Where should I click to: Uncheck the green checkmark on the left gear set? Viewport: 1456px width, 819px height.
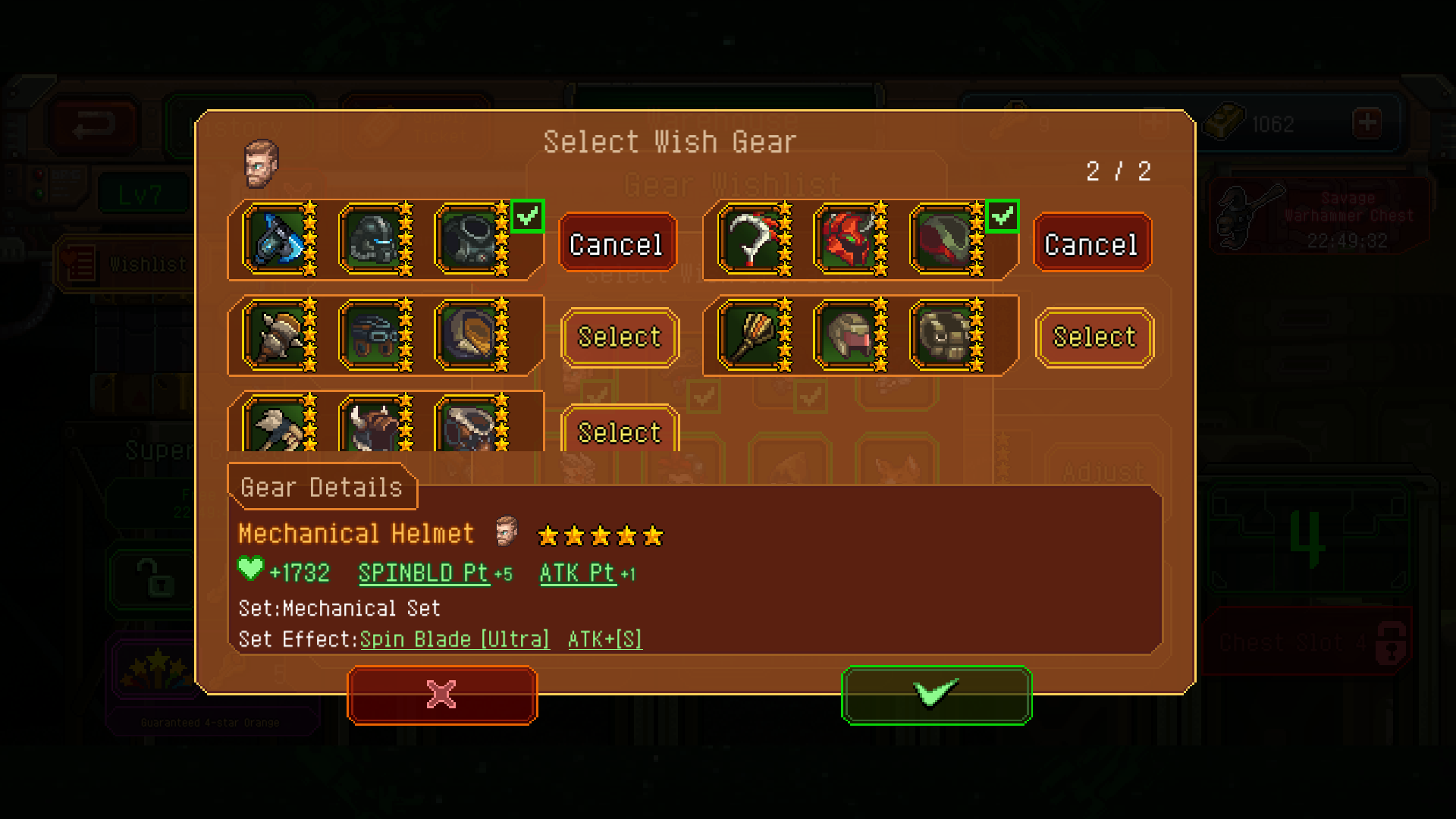529,215
